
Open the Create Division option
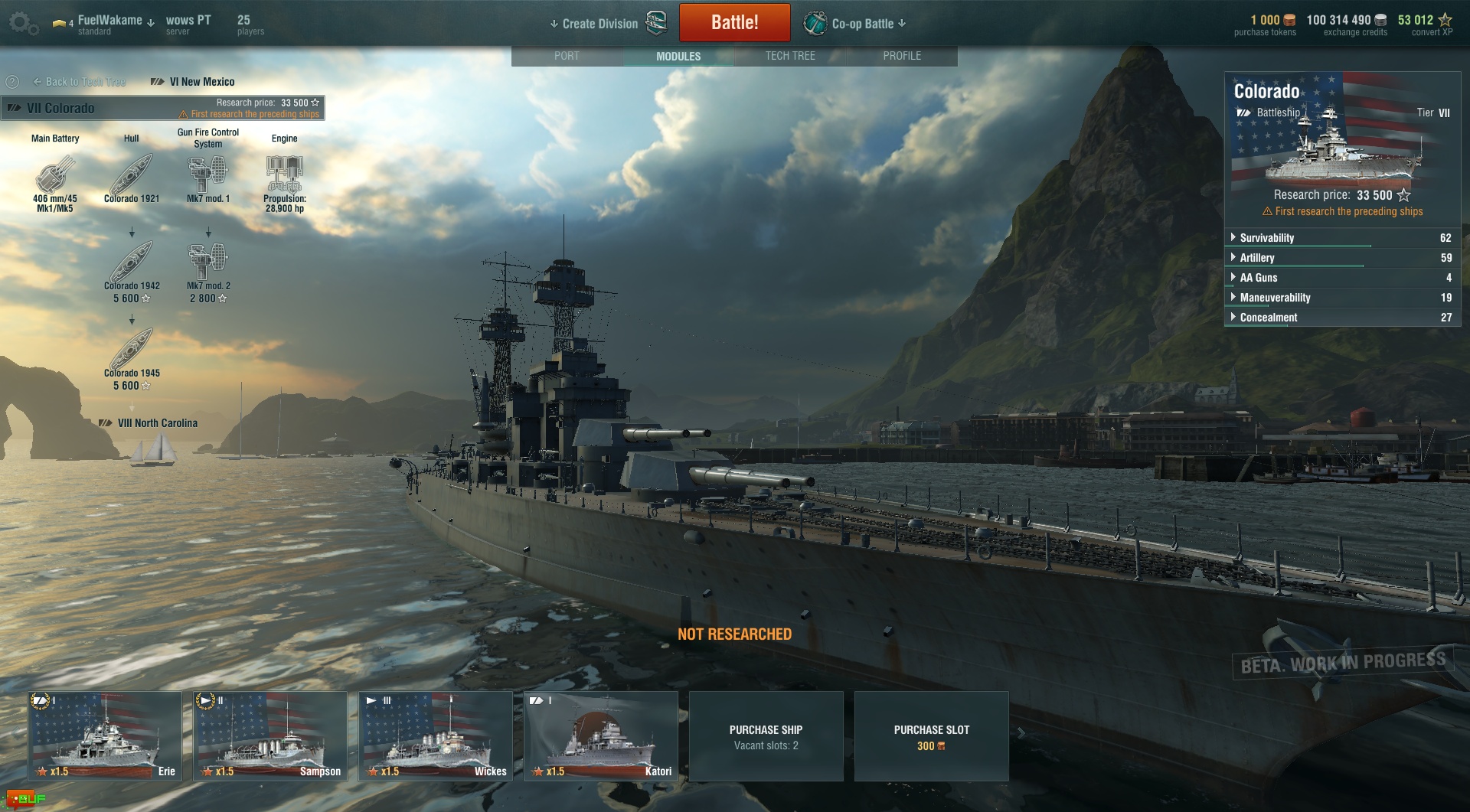[600, 24]
